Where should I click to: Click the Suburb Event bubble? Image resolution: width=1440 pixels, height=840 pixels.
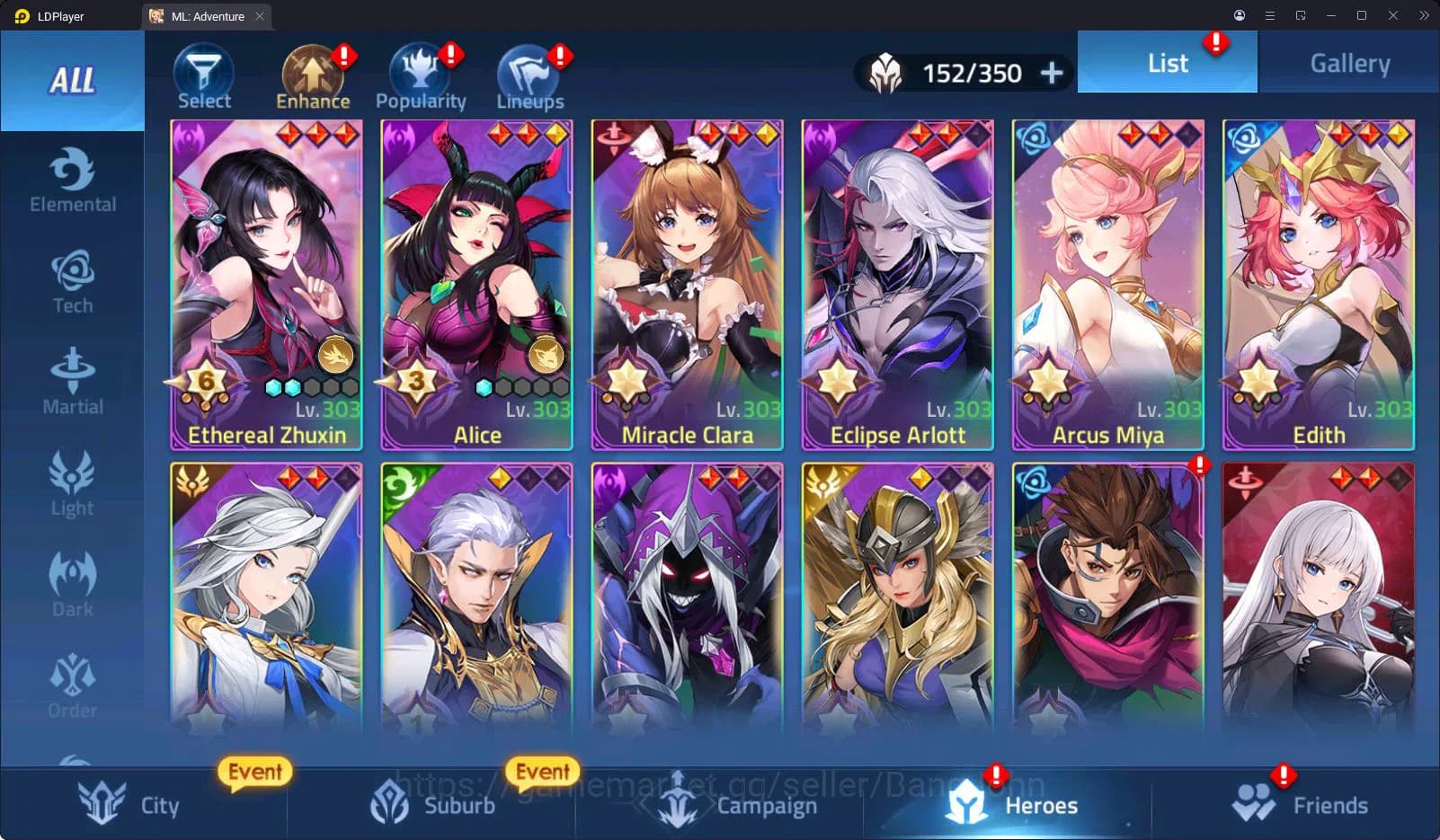(543, 771)
